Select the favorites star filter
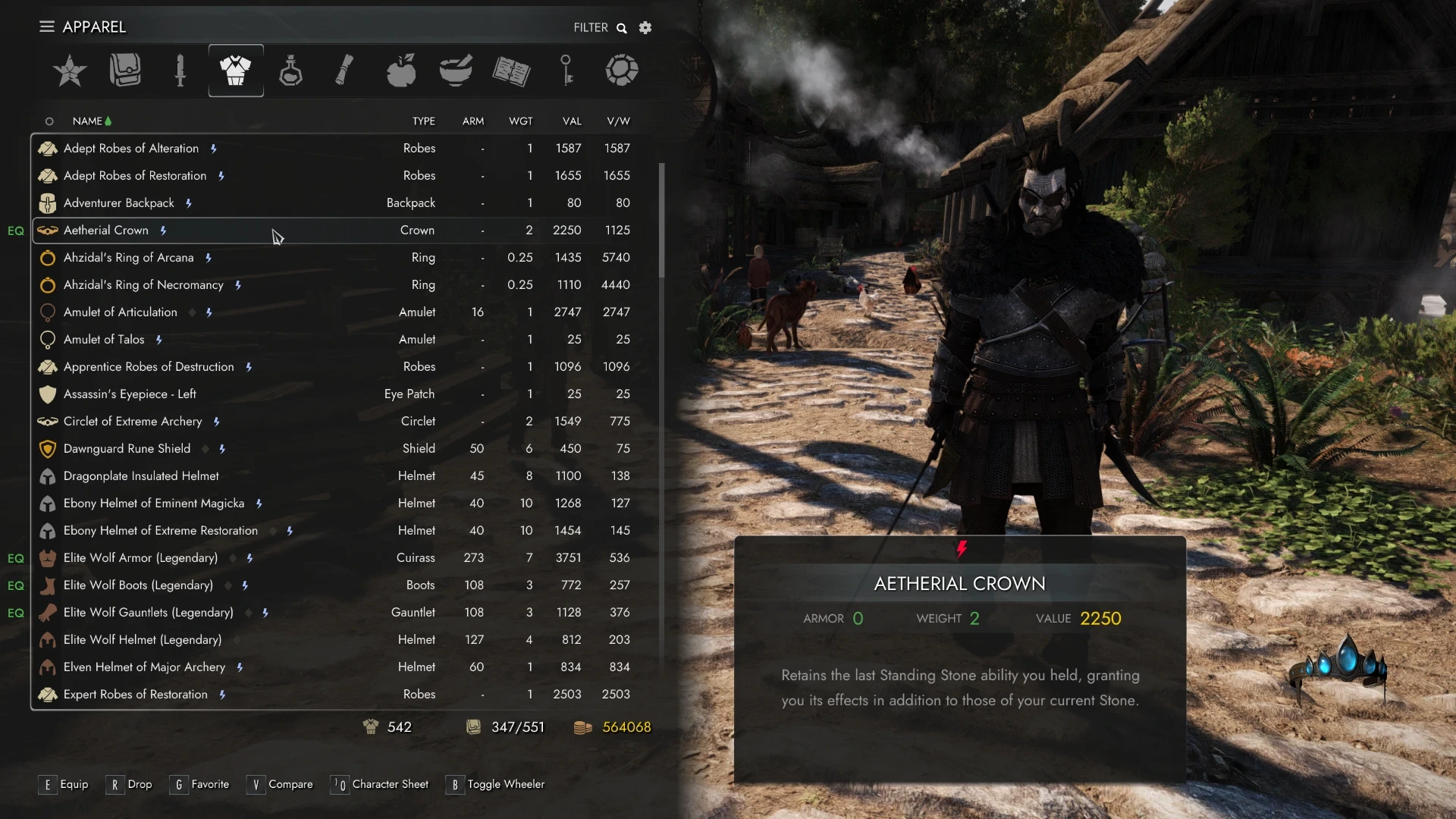Viewport: 1456px width, 819px height. click(69, 71)
